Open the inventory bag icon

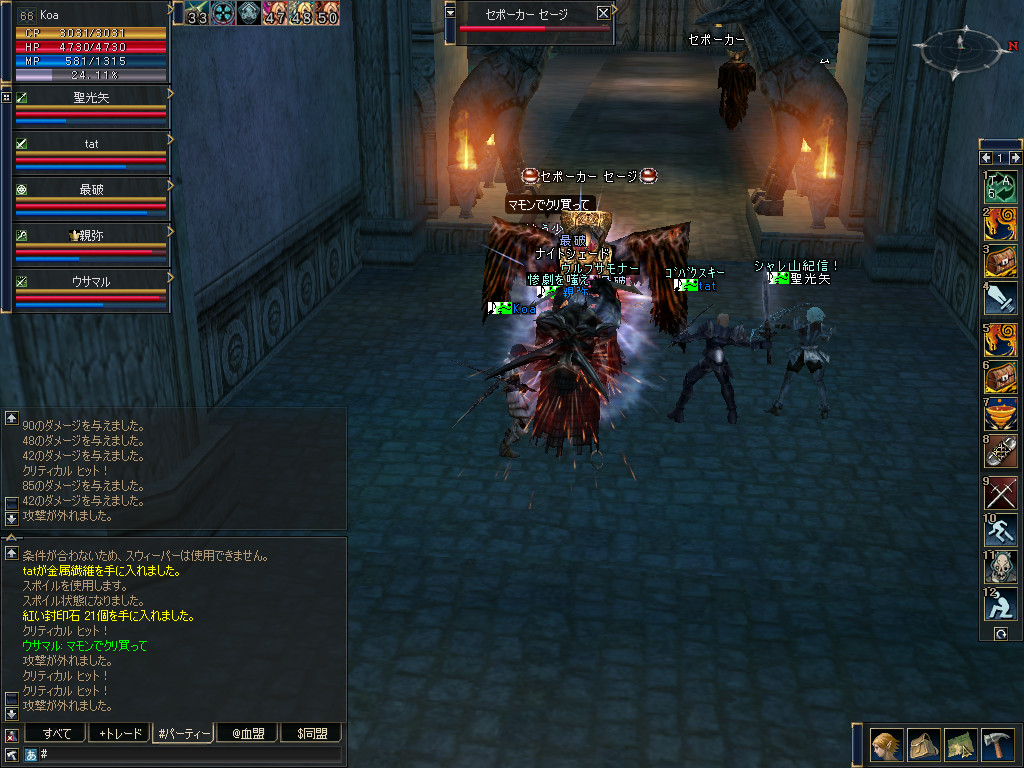[x=923, y=745]
